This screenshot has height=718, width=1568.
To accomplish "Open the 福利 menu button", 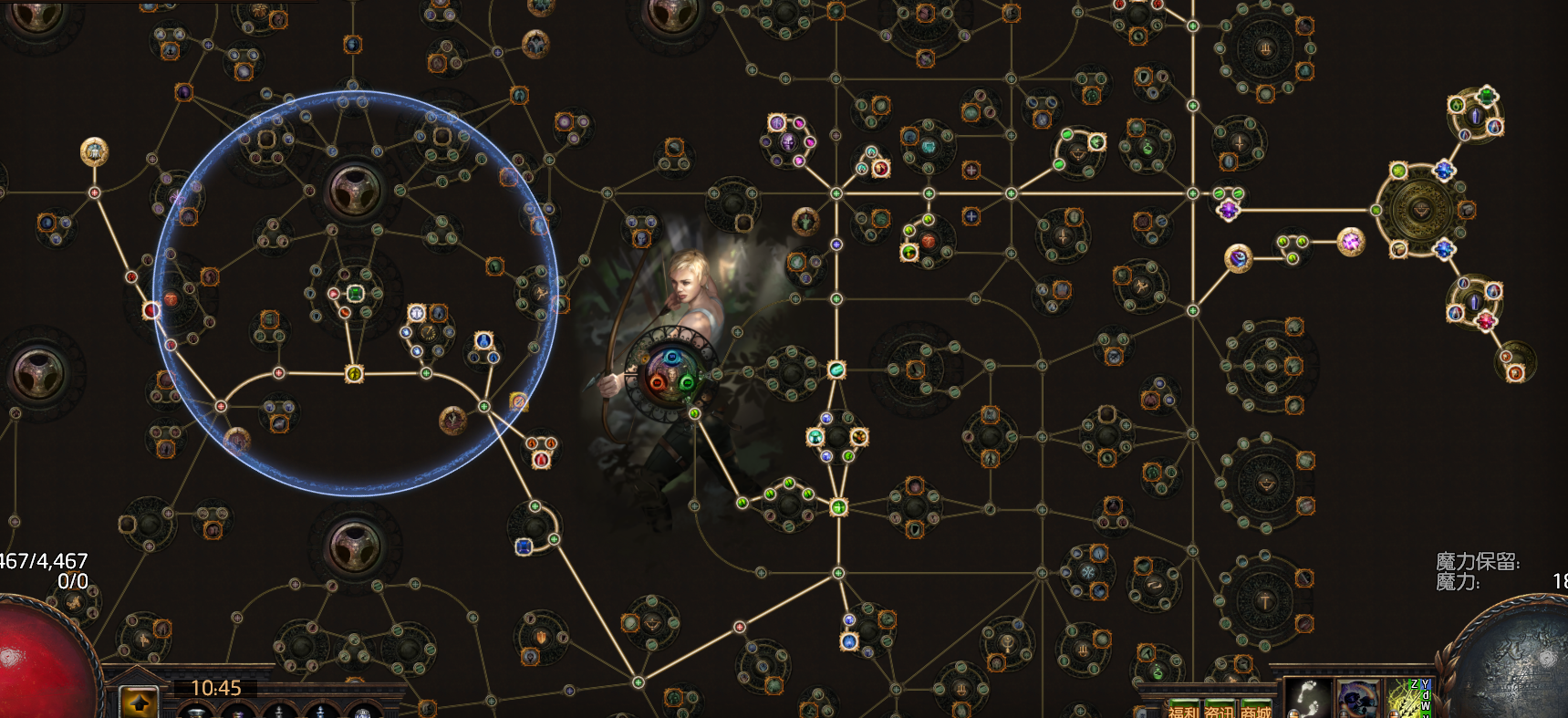I will (1184, 711).
